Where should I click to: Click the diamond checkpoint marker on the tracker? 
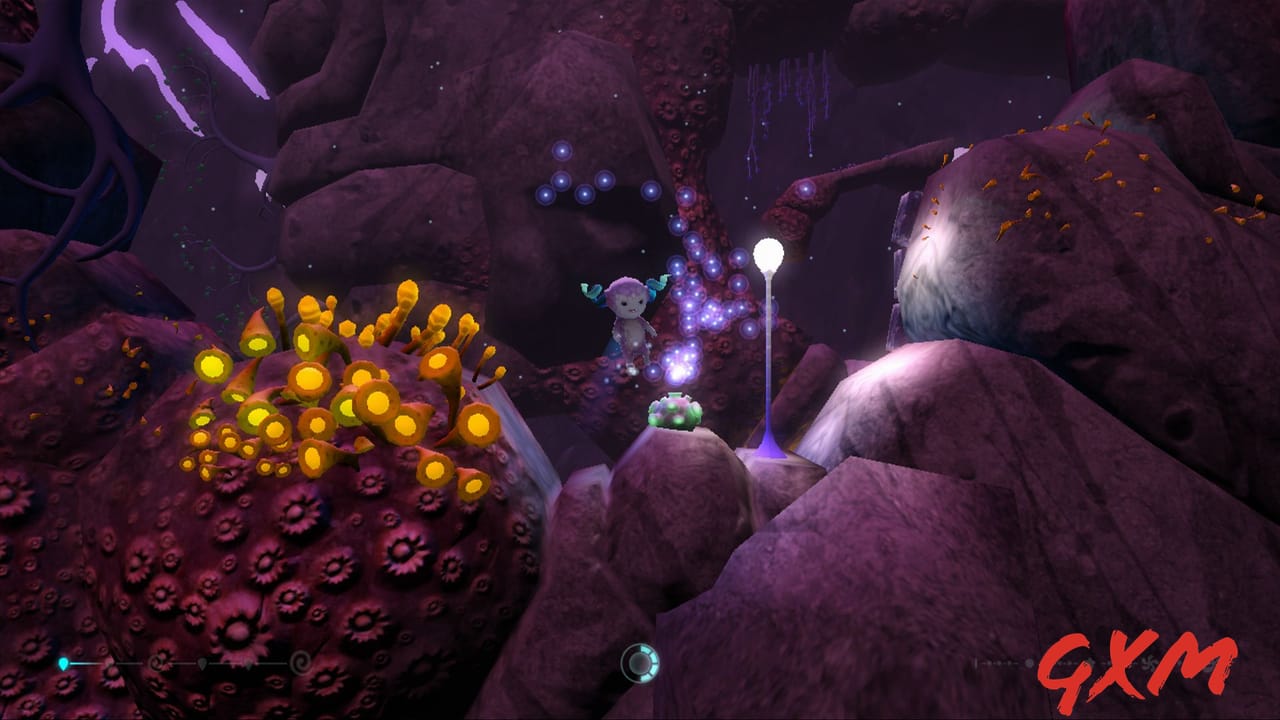(x=202, y=664)
